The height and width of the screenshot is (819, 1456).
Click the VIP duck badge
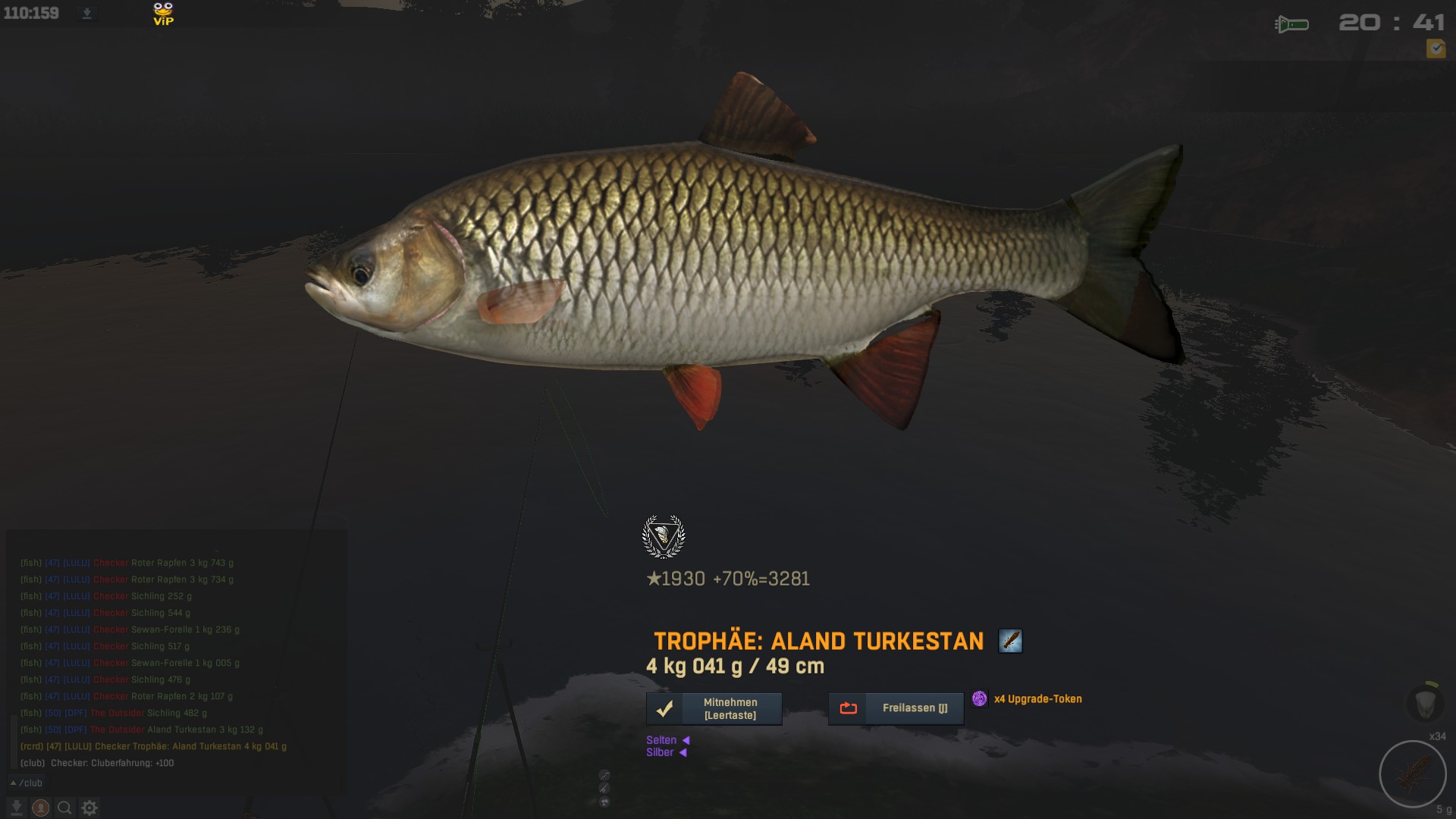coord(163,14)
